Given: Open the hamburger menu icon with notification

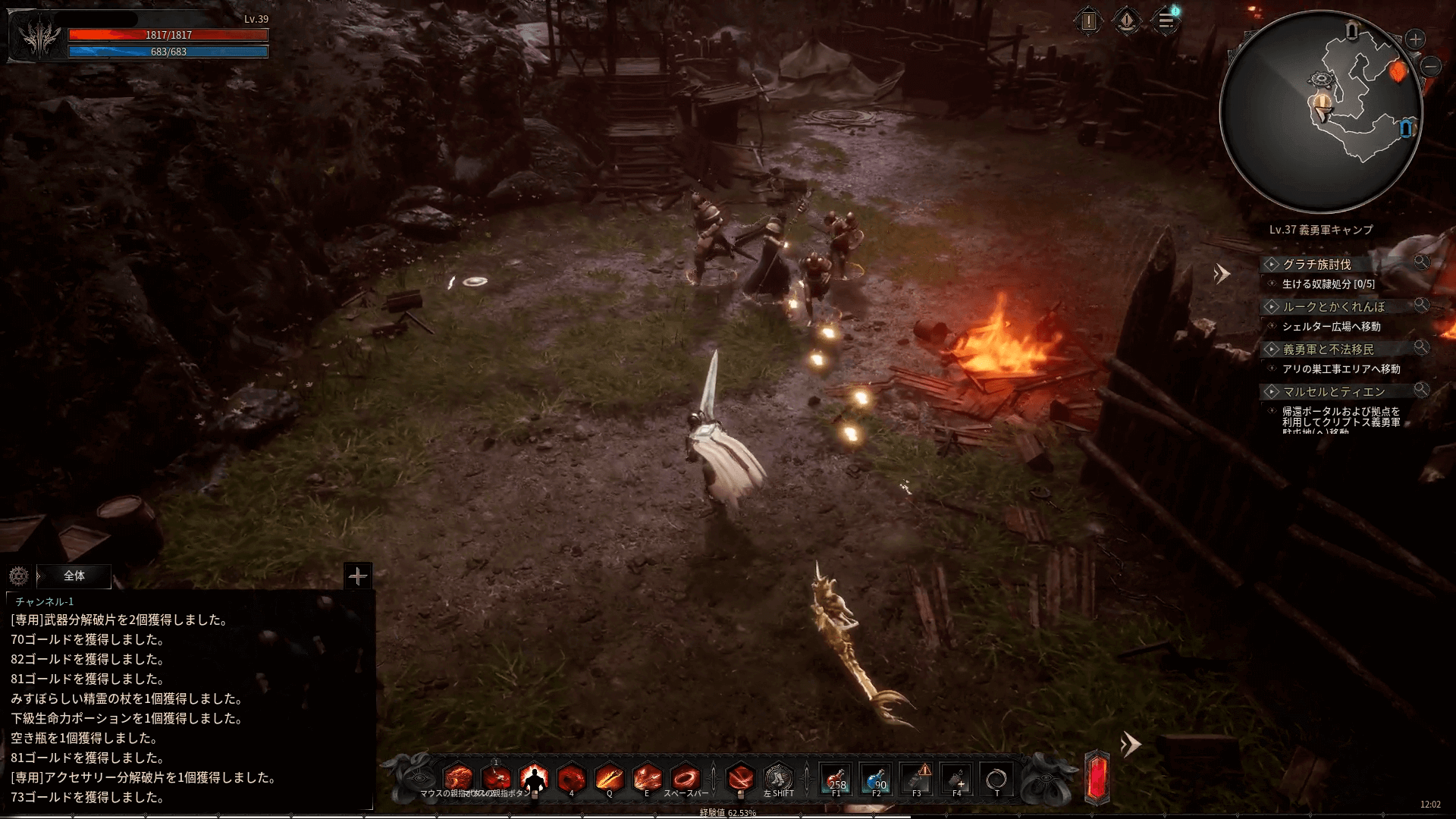Looking at the screenshot, I should [x=1166, y=21].
